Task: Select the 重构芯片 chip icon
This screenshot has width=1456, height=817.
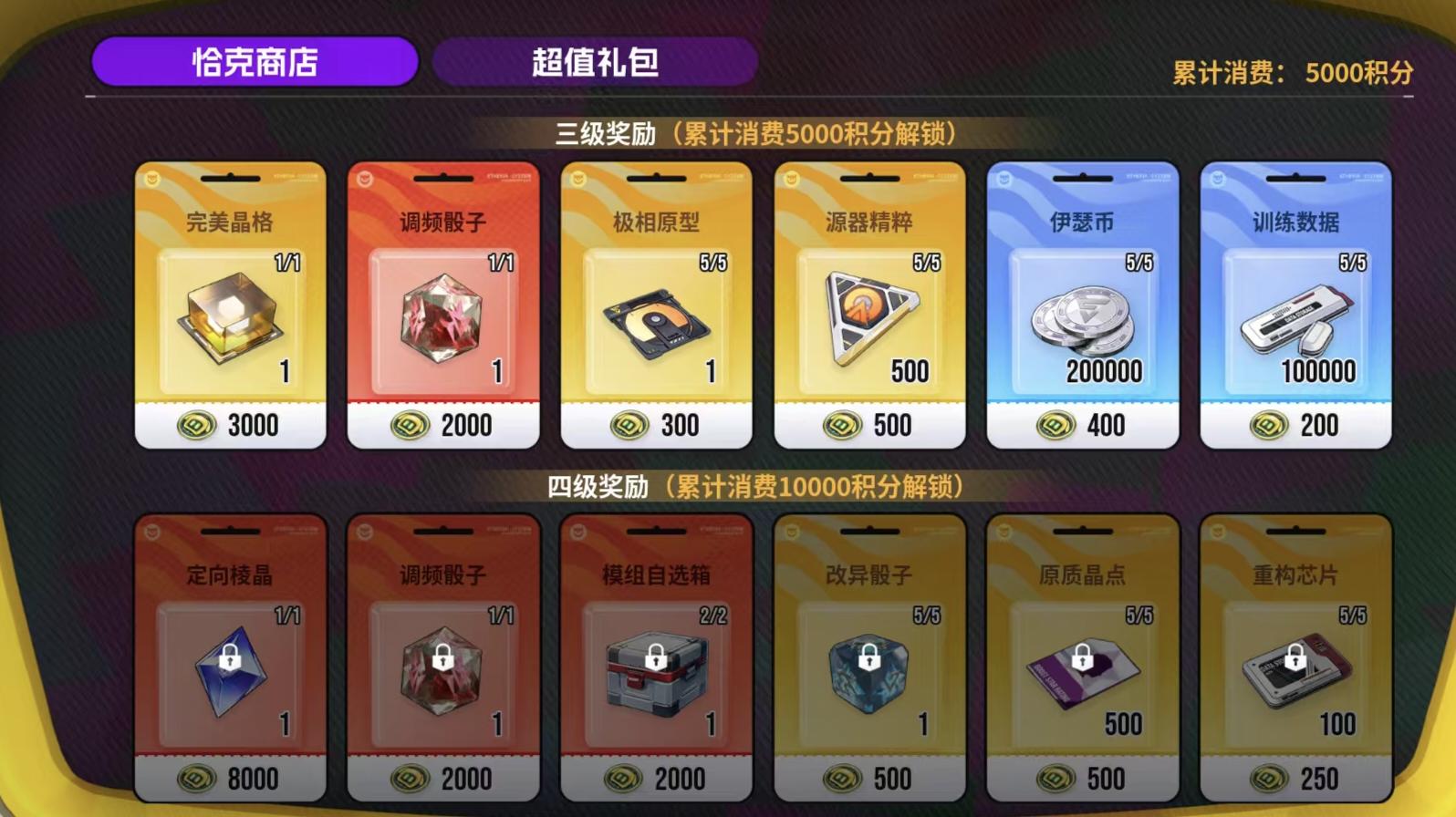Action: [1294, 675]
